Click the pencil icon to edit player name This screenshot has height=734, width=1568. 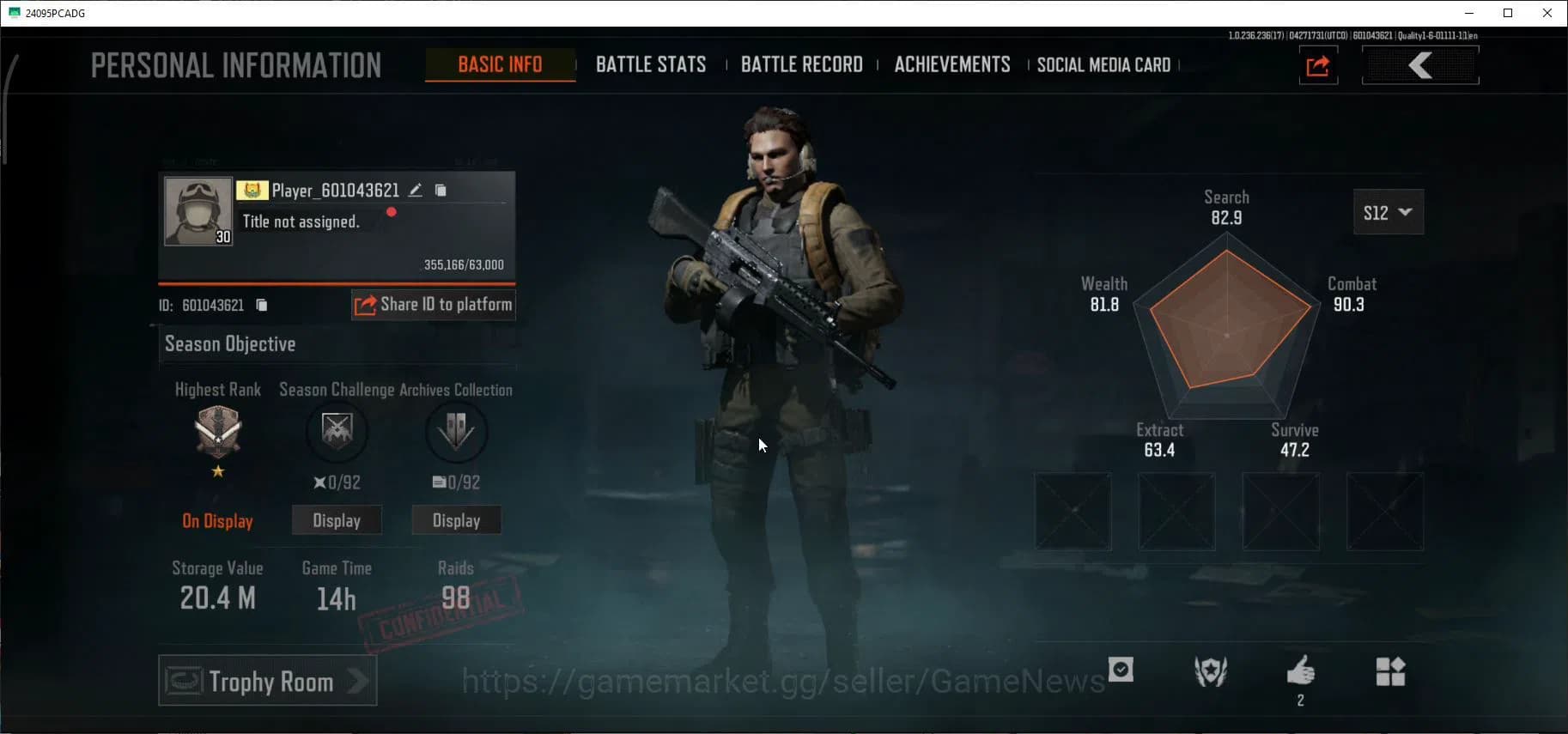[415, 190]
